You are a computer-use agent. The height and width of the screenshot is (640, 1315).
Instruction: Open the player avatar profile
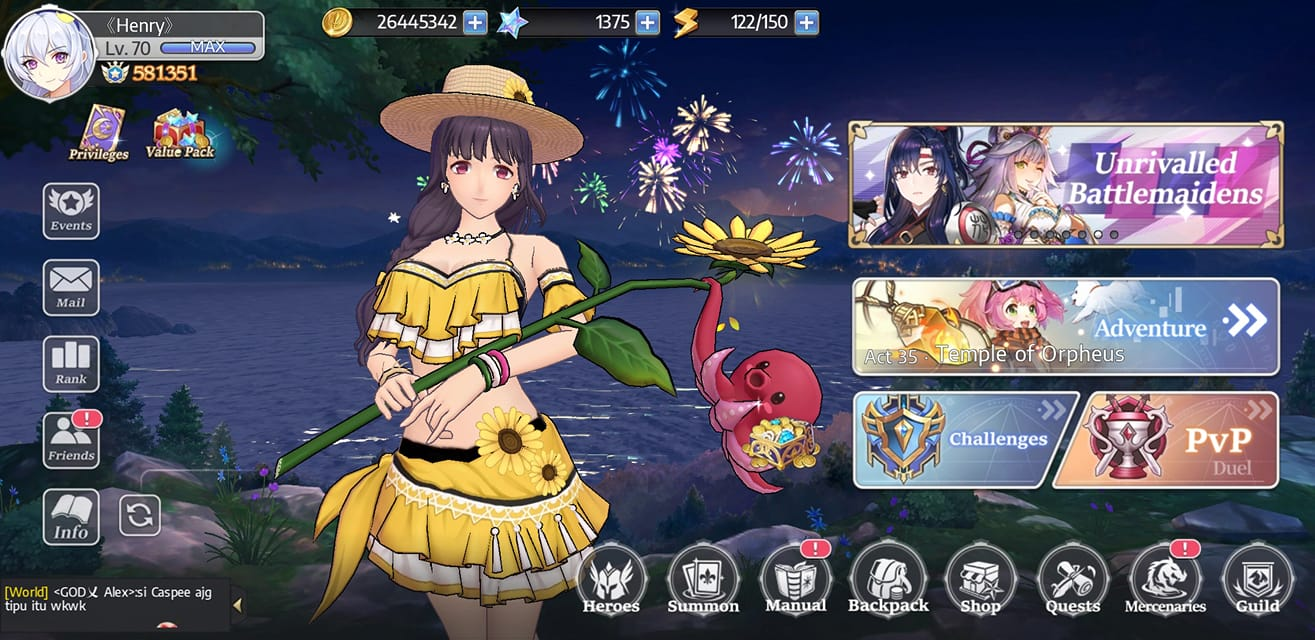(46, 57)
